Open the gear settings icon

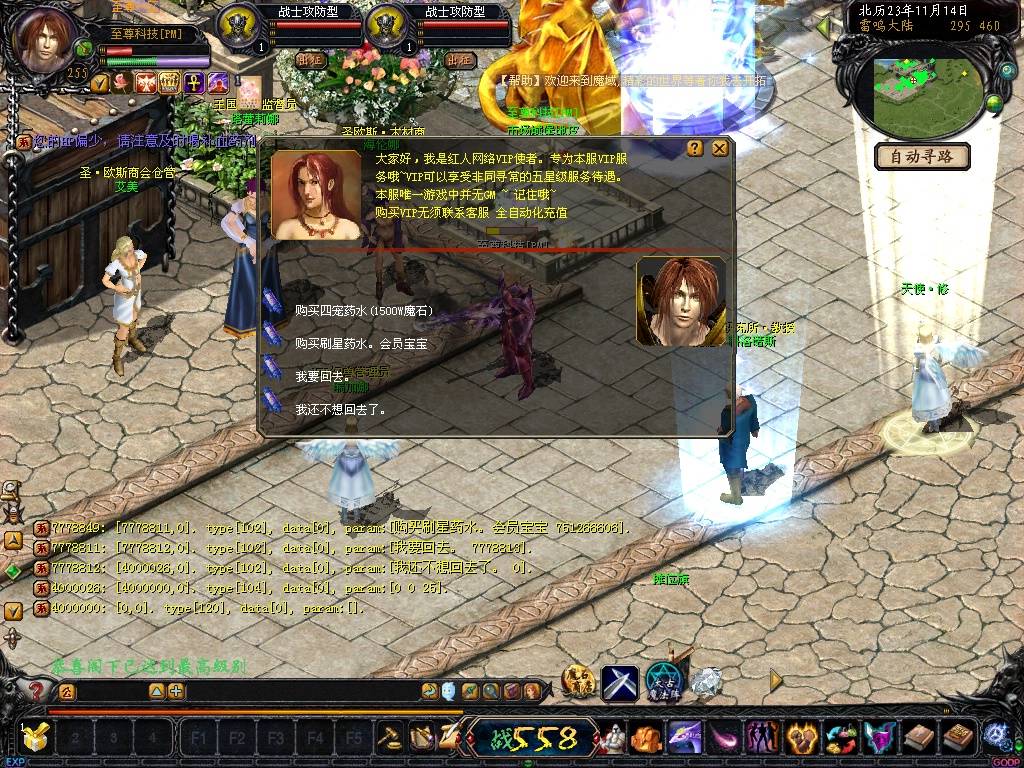point(995,738)
